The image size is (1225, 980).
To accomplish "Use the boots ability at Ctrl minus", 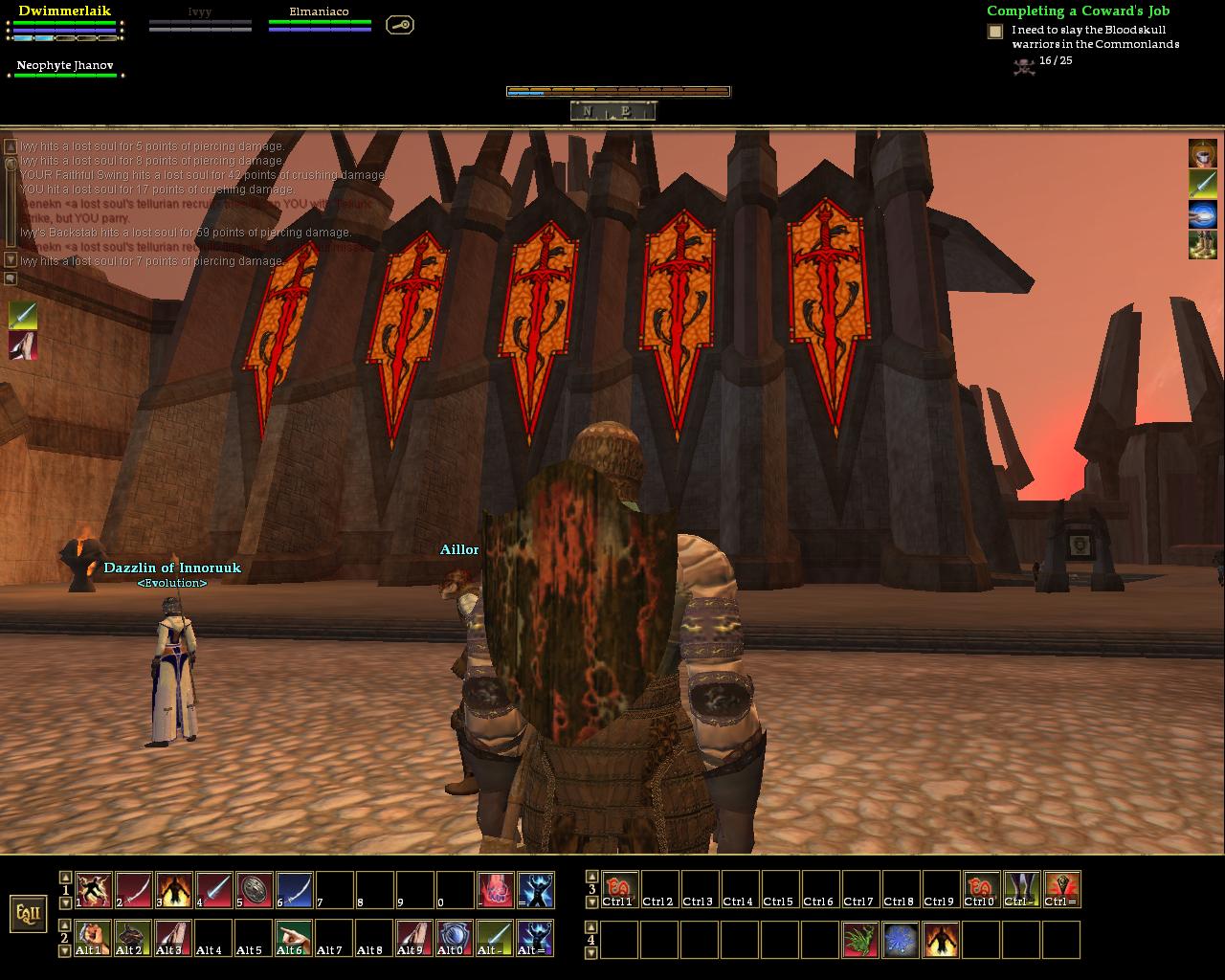I will (1022, 890).
